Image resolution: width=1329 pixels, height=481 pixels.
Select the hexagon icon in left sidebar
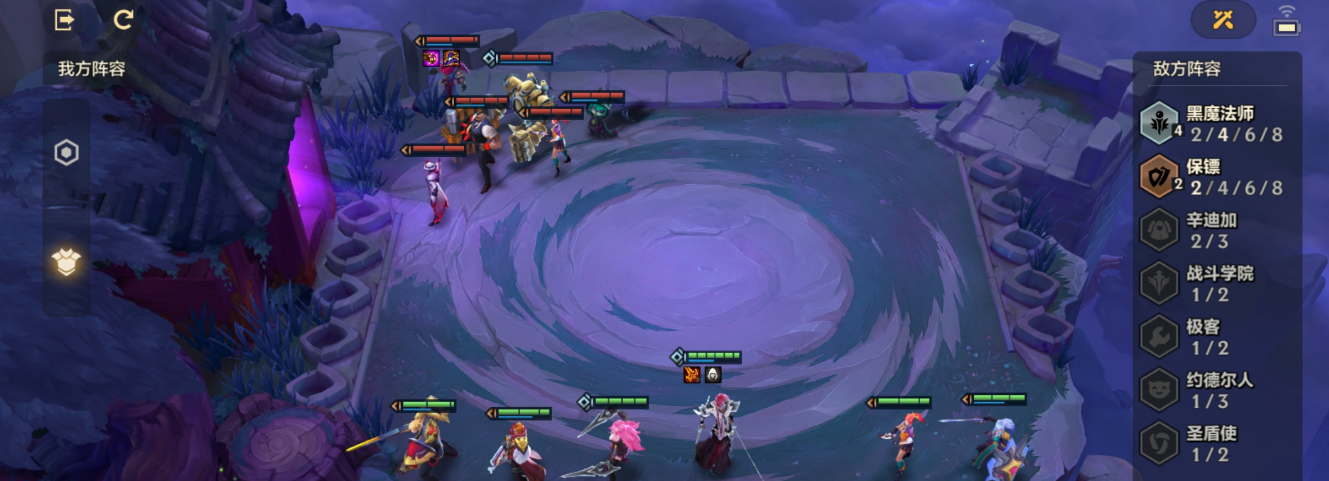point(66,153)
